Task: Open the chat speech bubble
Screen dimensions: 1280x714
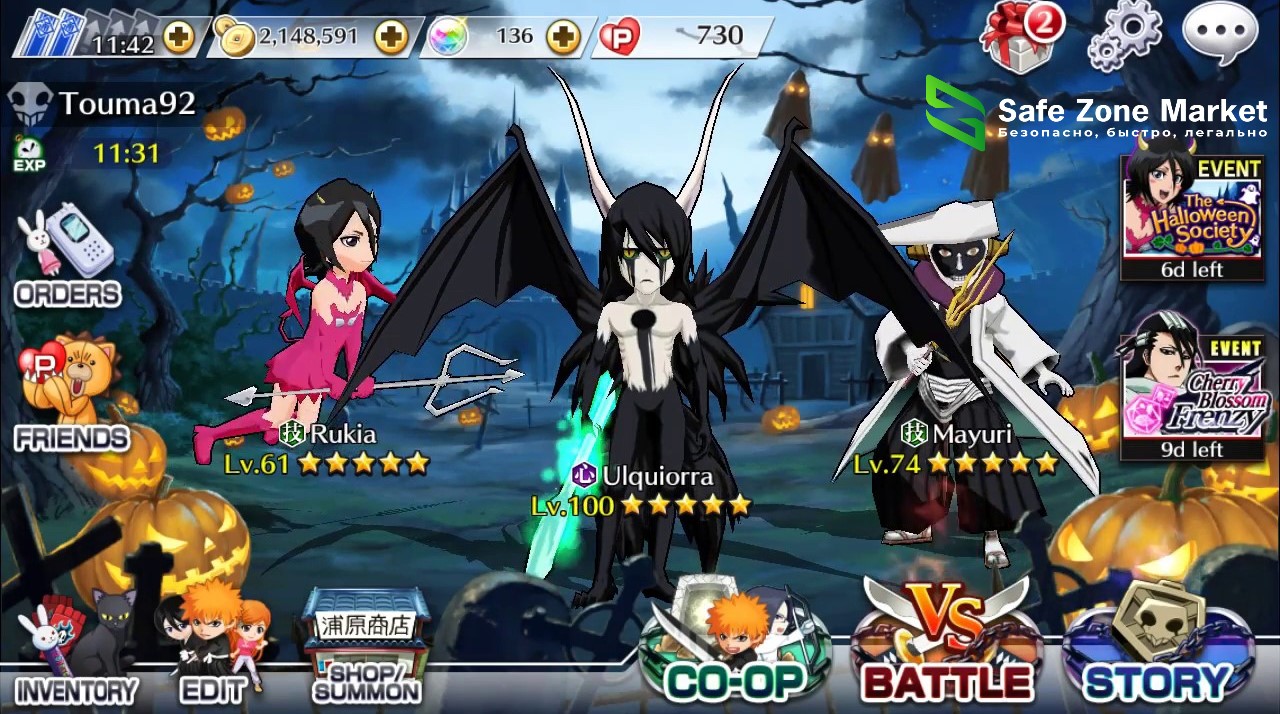Action: pos(1219,33)
